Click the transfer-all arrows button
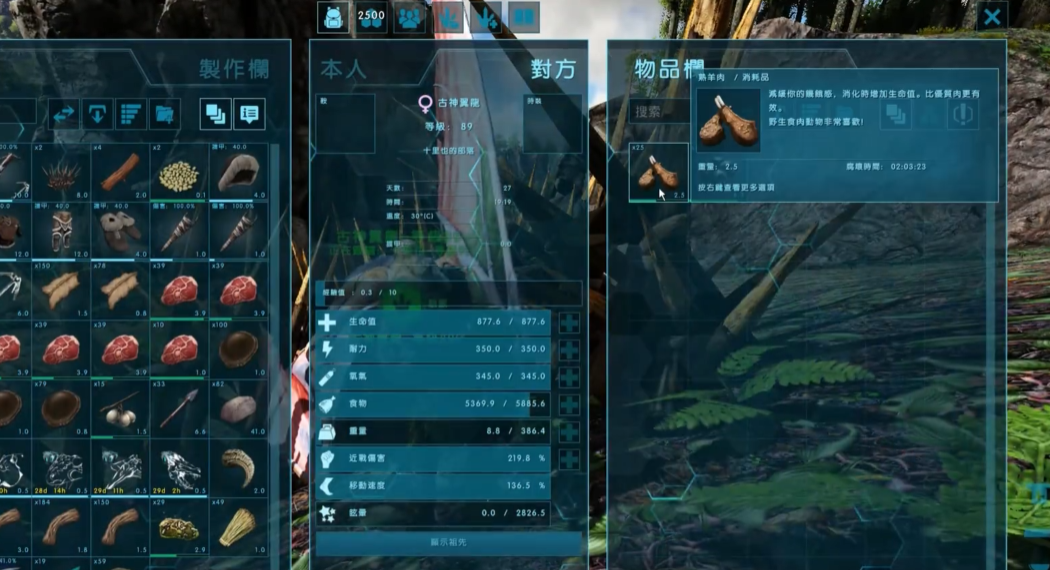Viewport: 1050px width, 570px height. coord(64,114)
